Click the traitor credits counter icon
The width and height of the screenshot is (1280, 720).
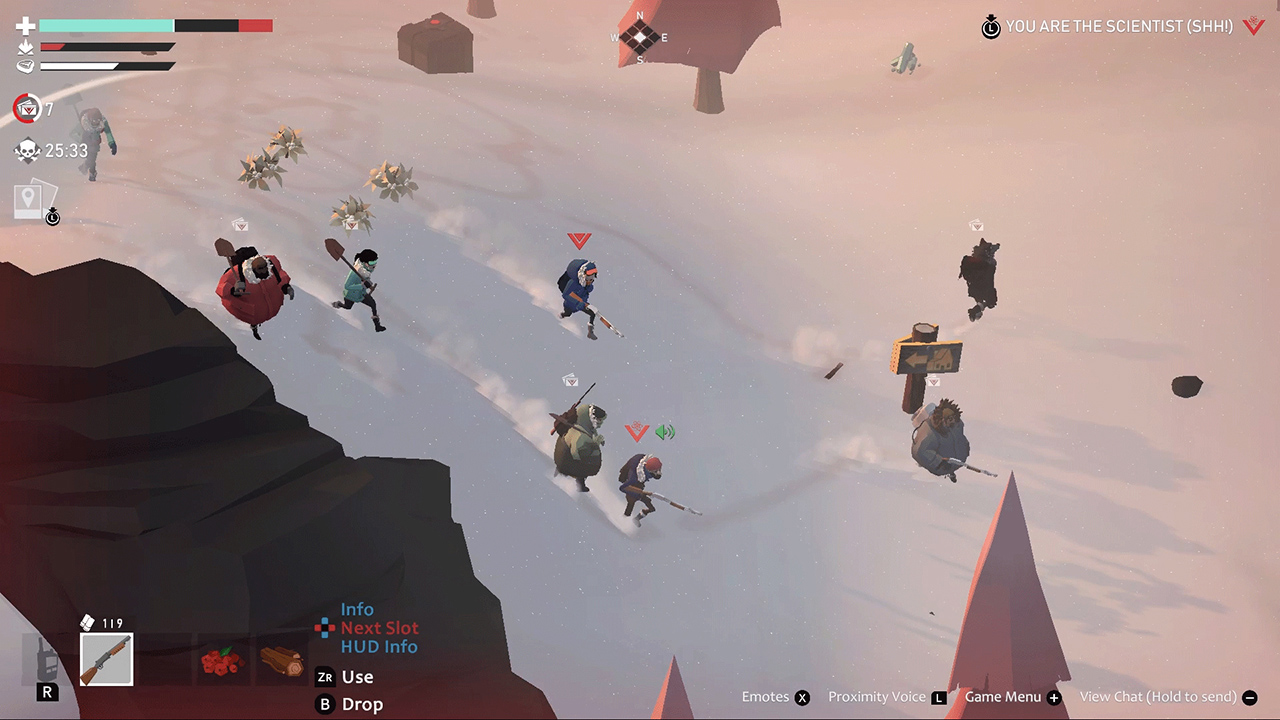click(26, 109)
